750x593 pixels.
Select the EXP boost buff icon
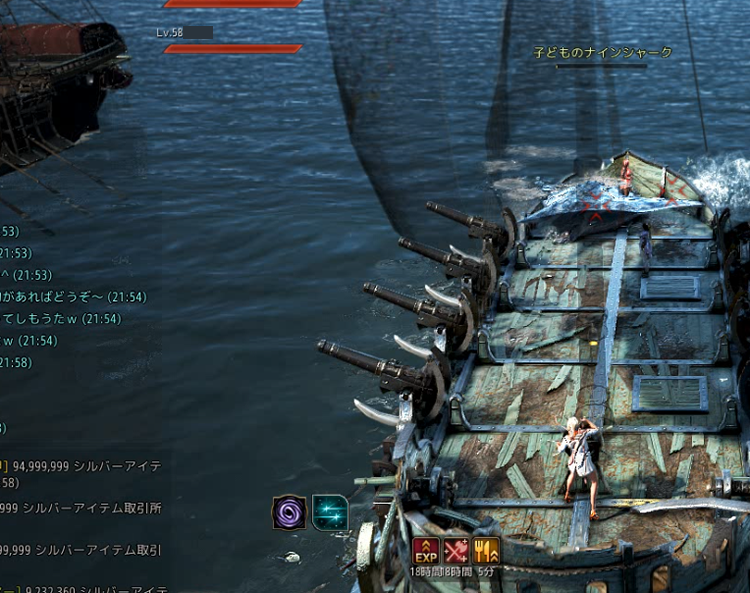point(426,550)
